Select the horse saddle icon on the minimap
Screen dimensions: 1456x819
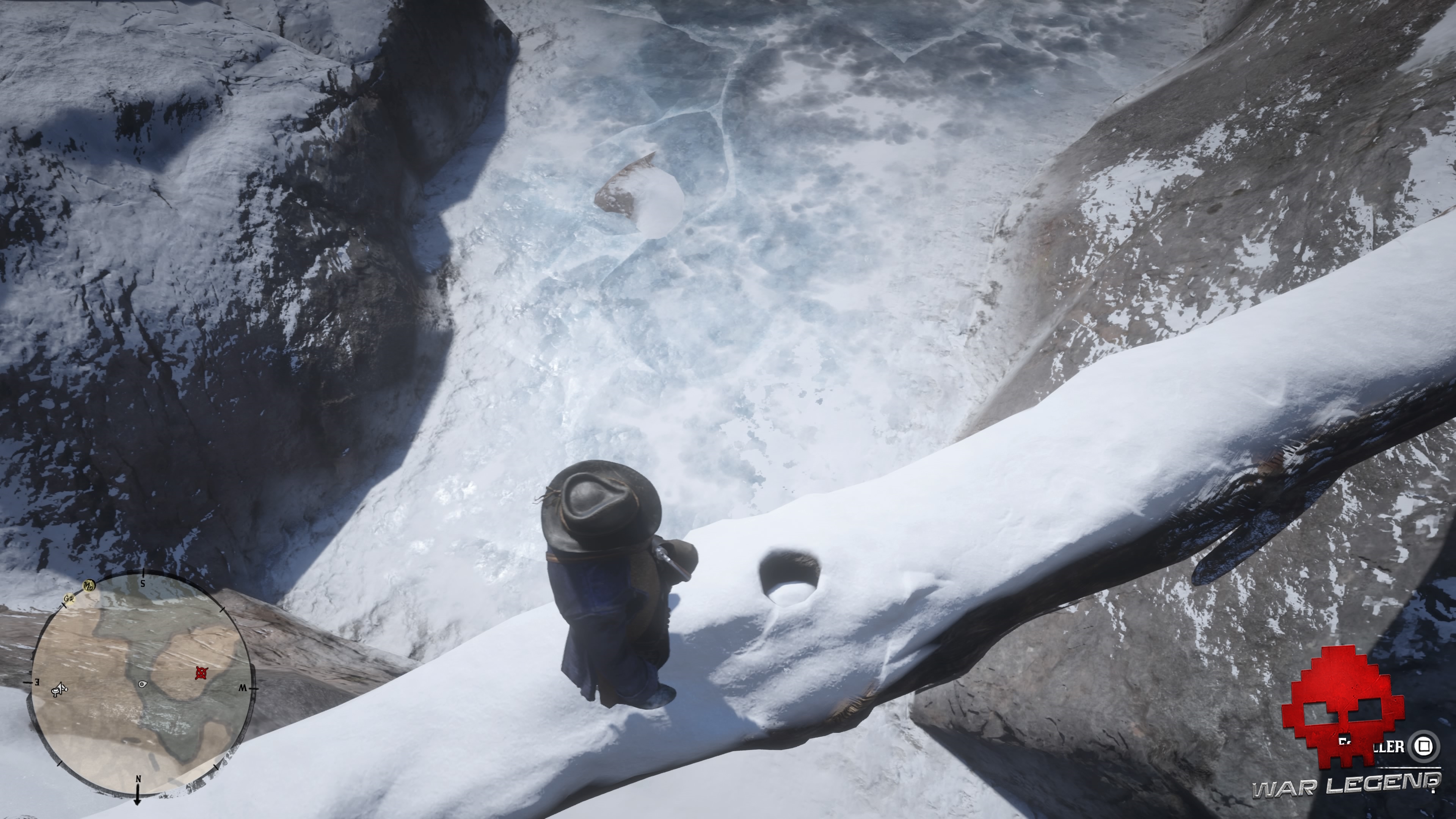(x=60, y=690)
